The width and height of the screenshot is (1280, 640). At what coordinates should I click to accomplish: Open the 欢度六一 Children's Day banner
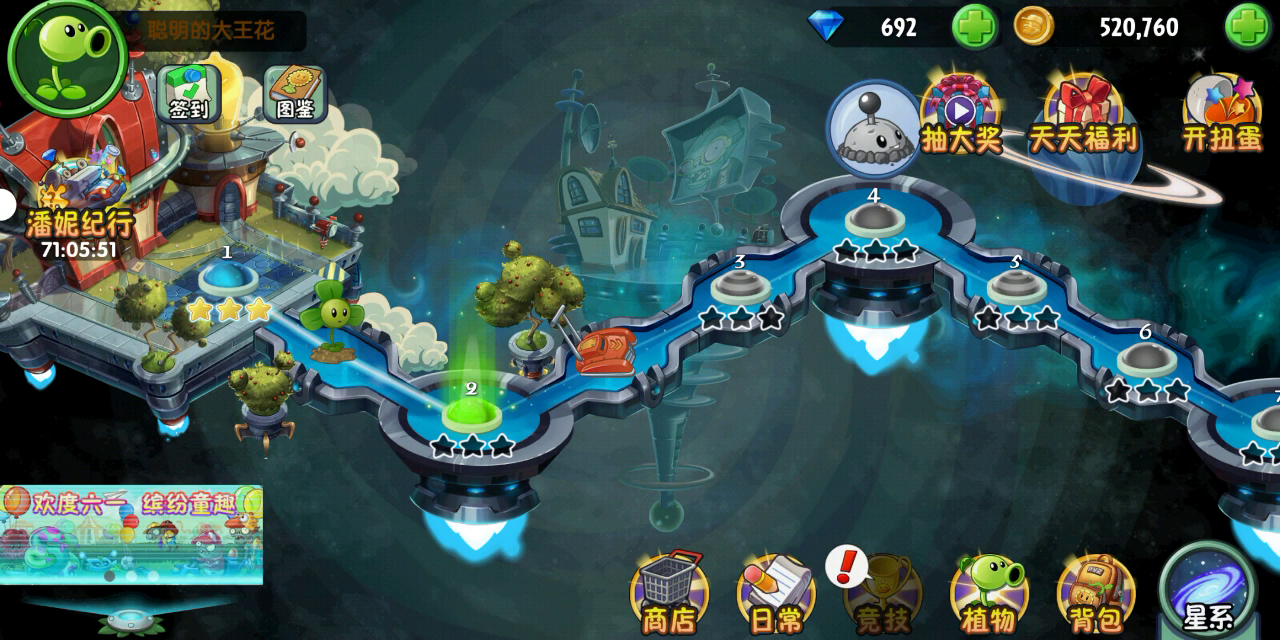click(131, 534)
